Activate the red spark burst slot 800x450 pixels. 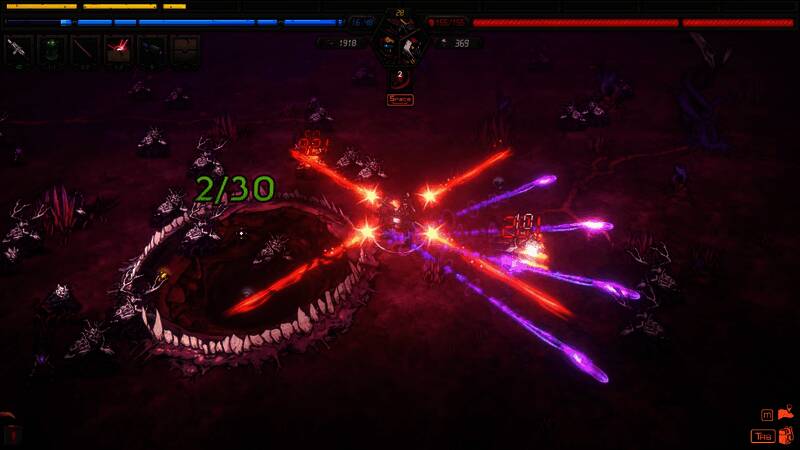point(119,49)
